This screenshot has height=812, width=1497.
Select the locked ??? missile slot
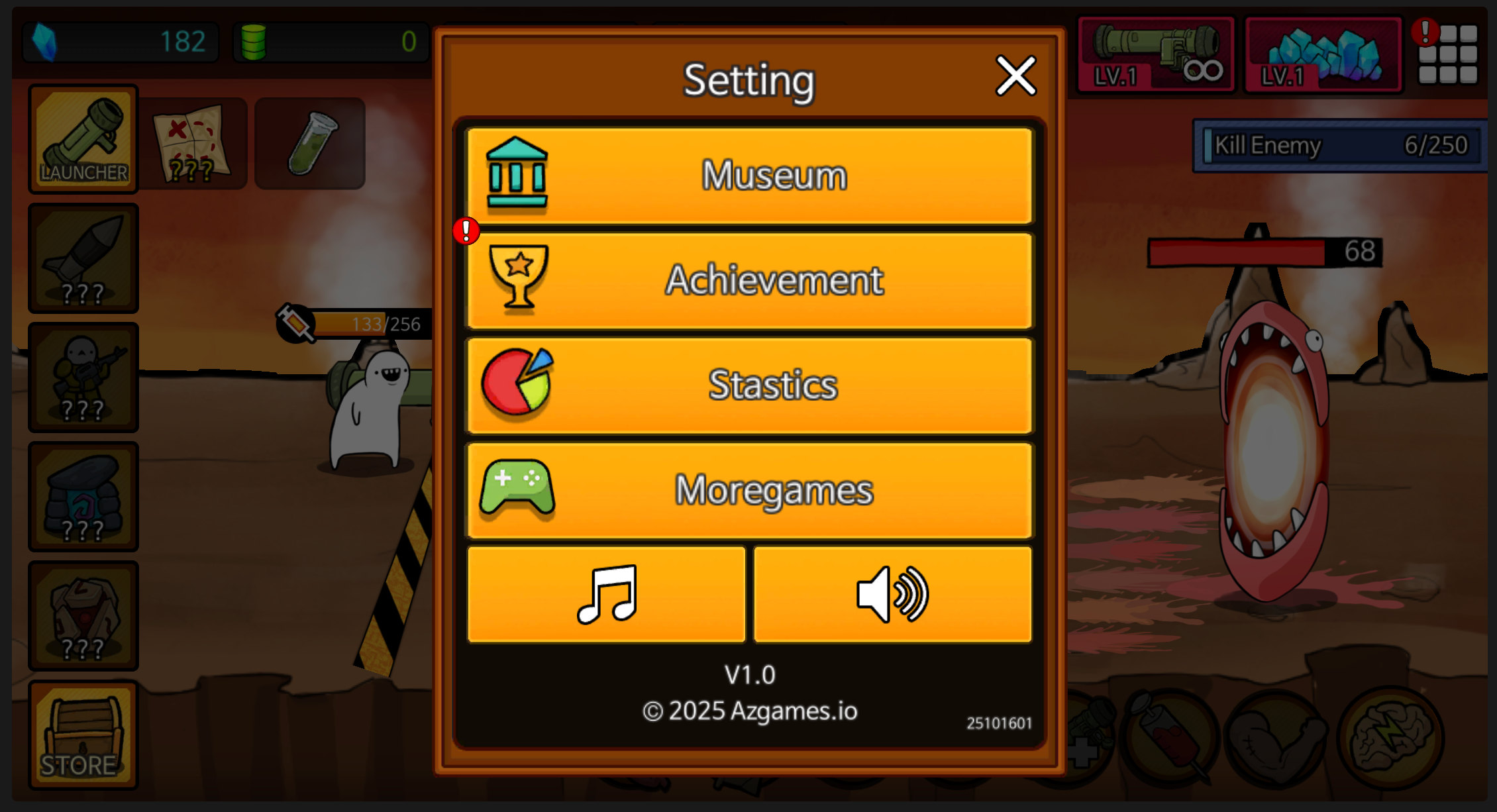[x=83, y=258]
